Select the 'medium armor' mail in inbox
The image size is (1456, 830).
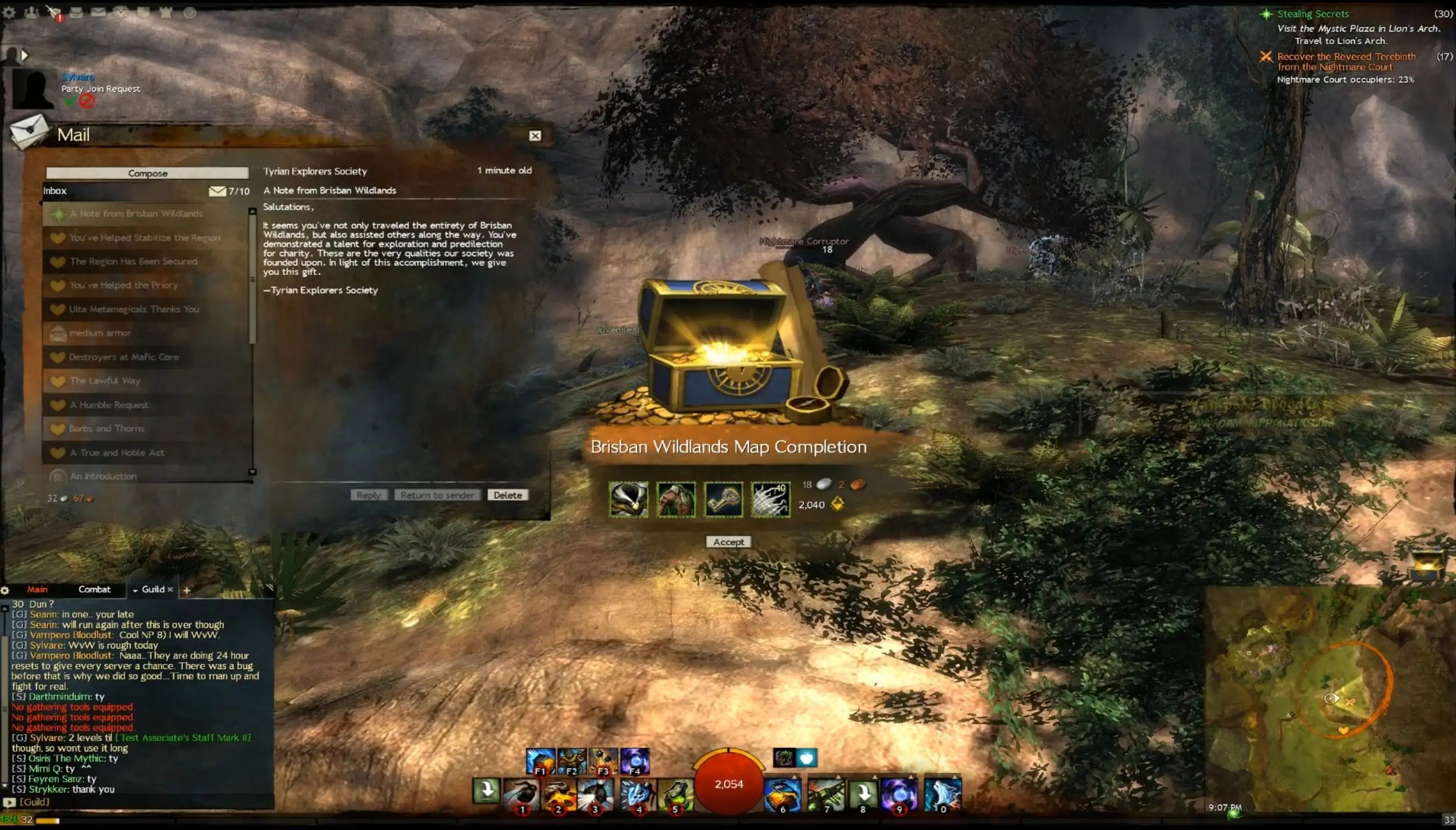pyautogui.click(x=100, y=333)
